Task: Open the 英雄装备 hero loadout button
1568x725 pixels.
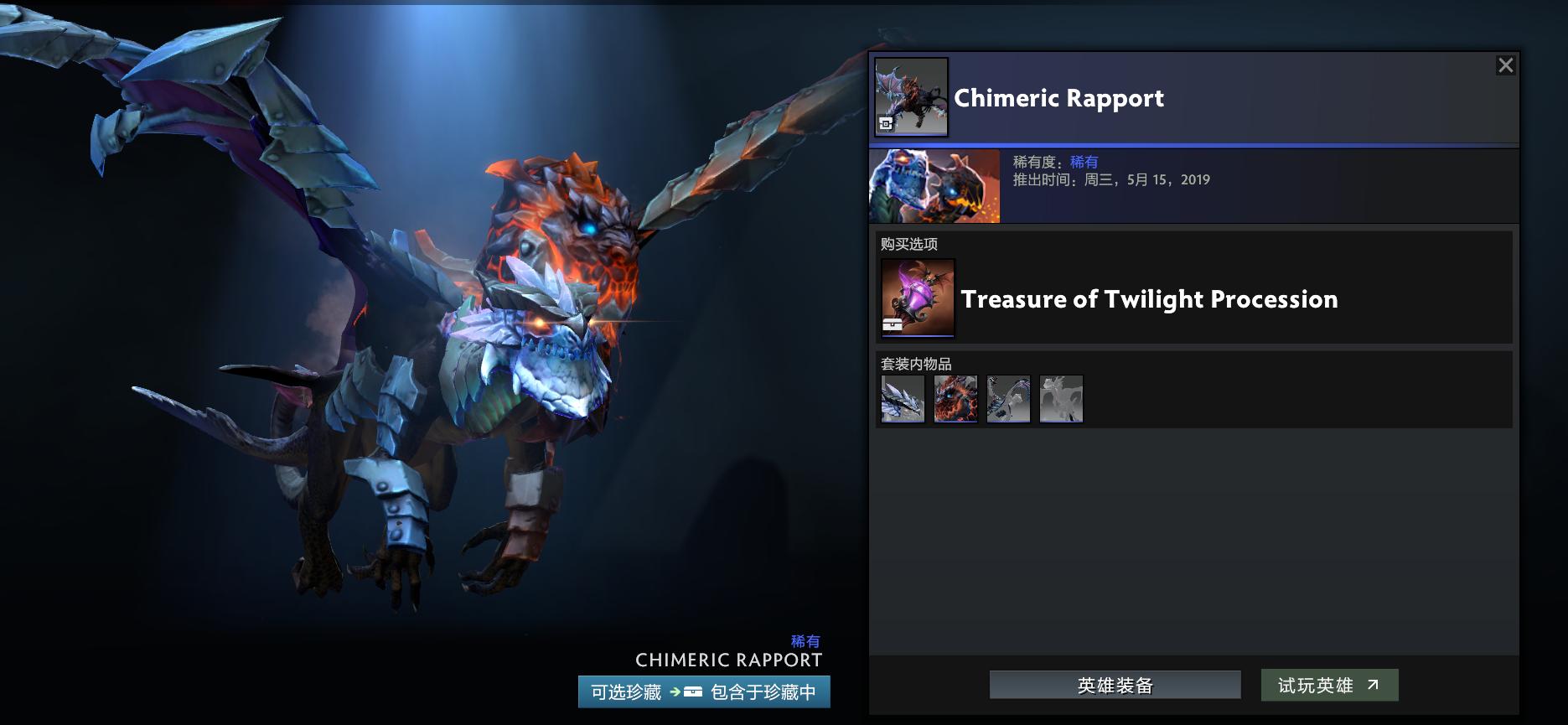Action: (1114, 685)
